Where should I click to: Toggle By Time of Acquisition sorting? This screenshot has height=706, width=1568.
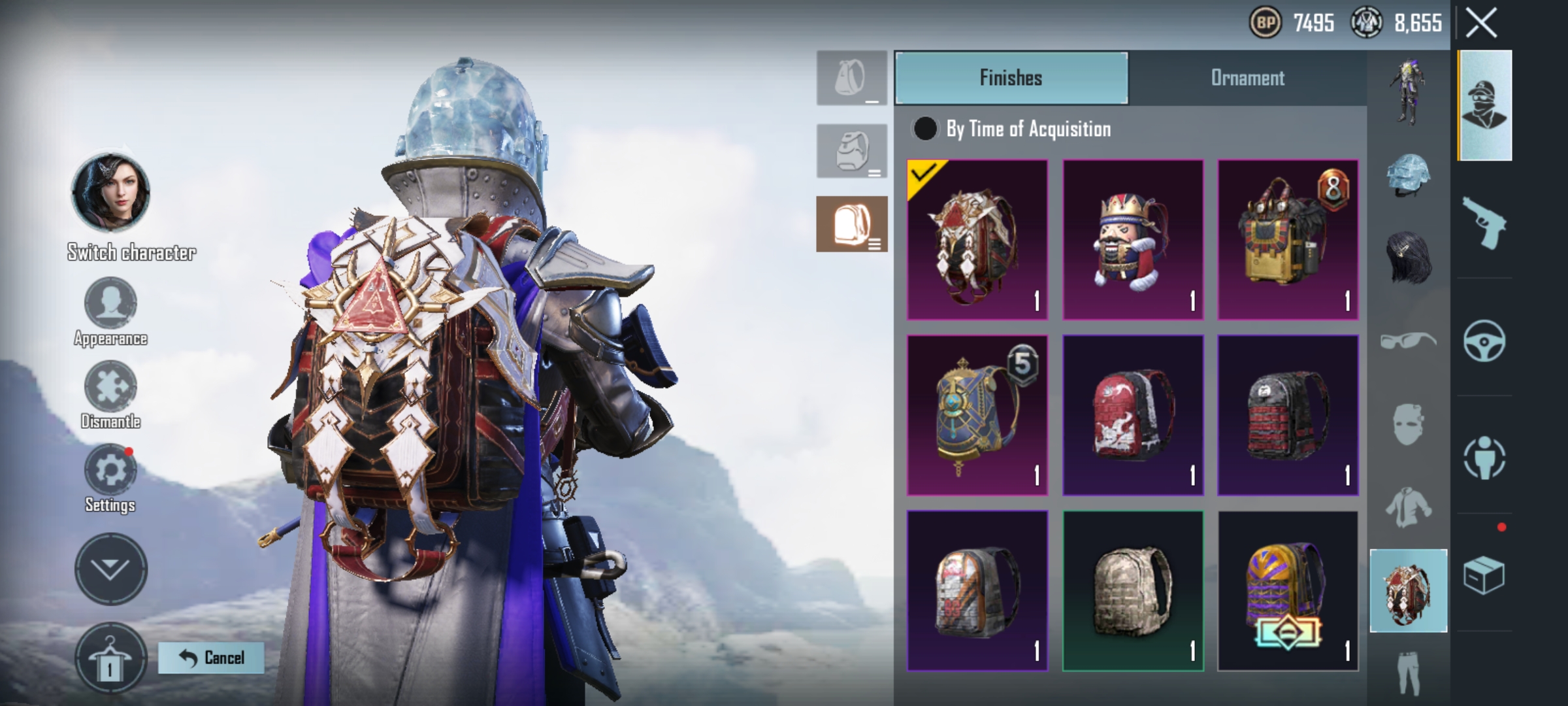924,129
